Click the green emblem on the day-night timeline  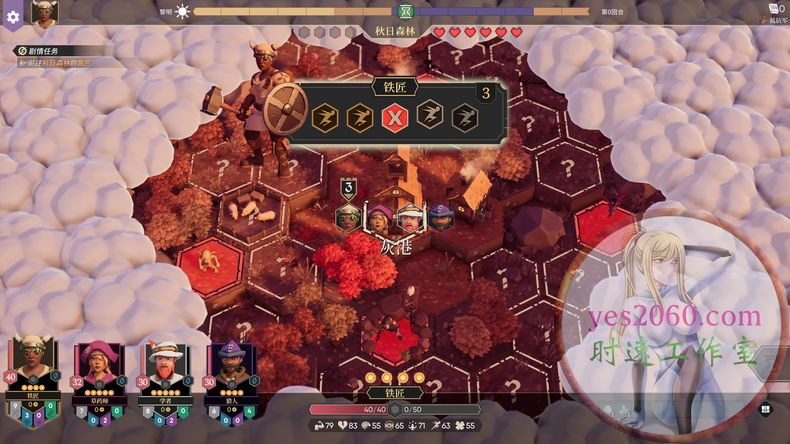405,12
